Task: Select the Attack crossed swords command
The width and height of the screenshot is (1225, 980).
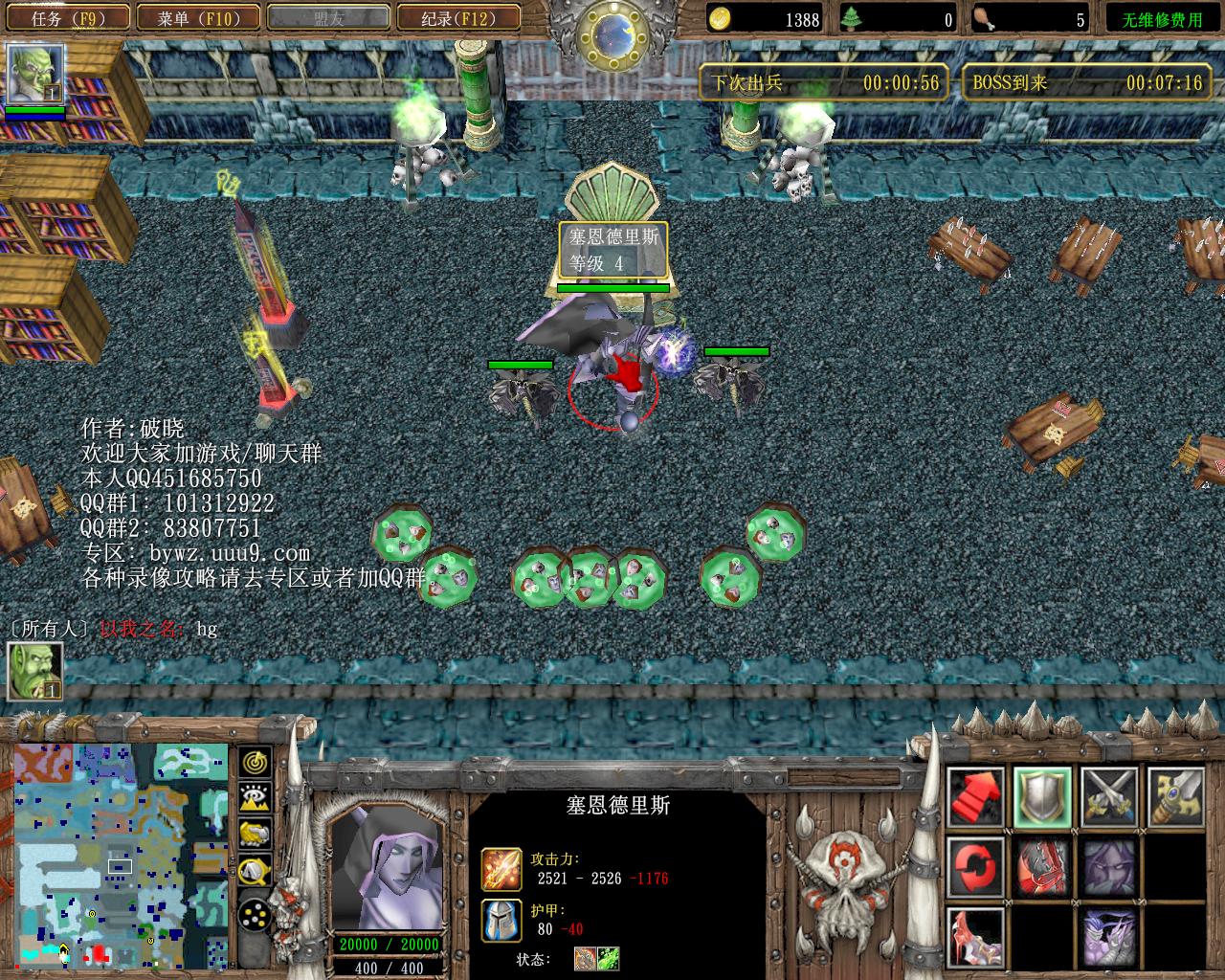Action: point(1109,796)
